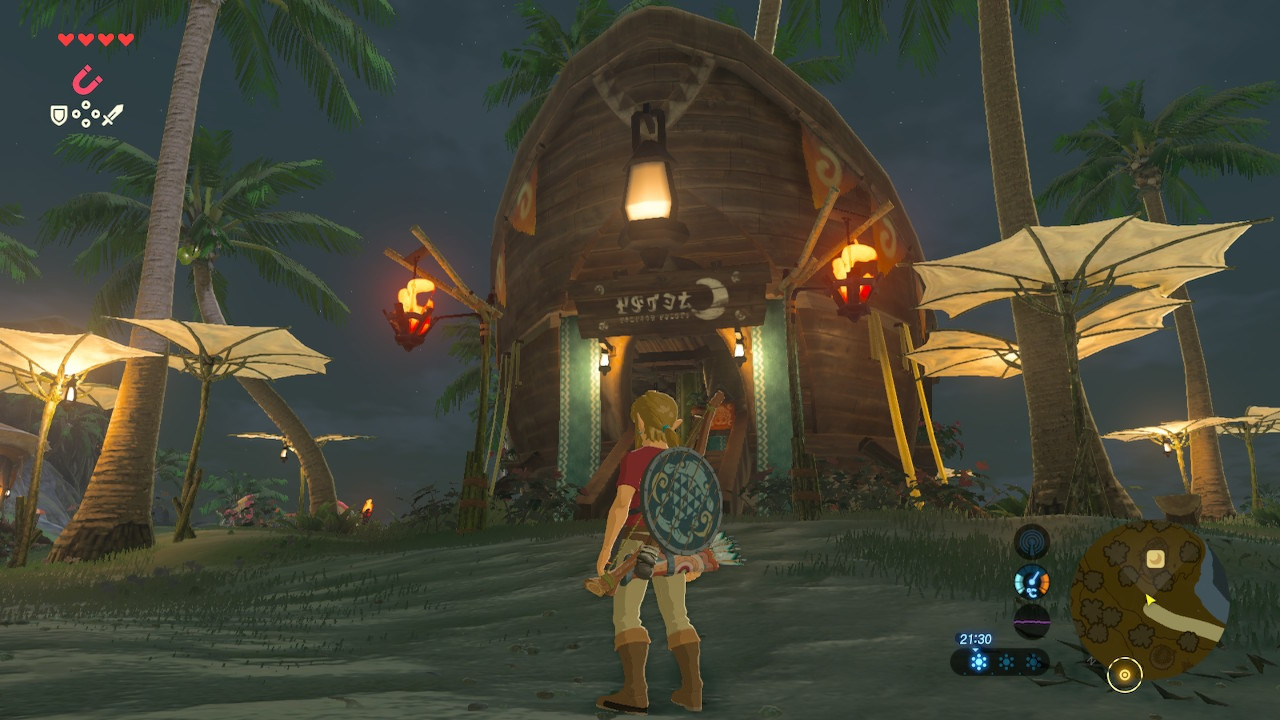Activate the Sheikah Sensor antenna icon
The image size is (1280, 720).
coord(1031,542)
